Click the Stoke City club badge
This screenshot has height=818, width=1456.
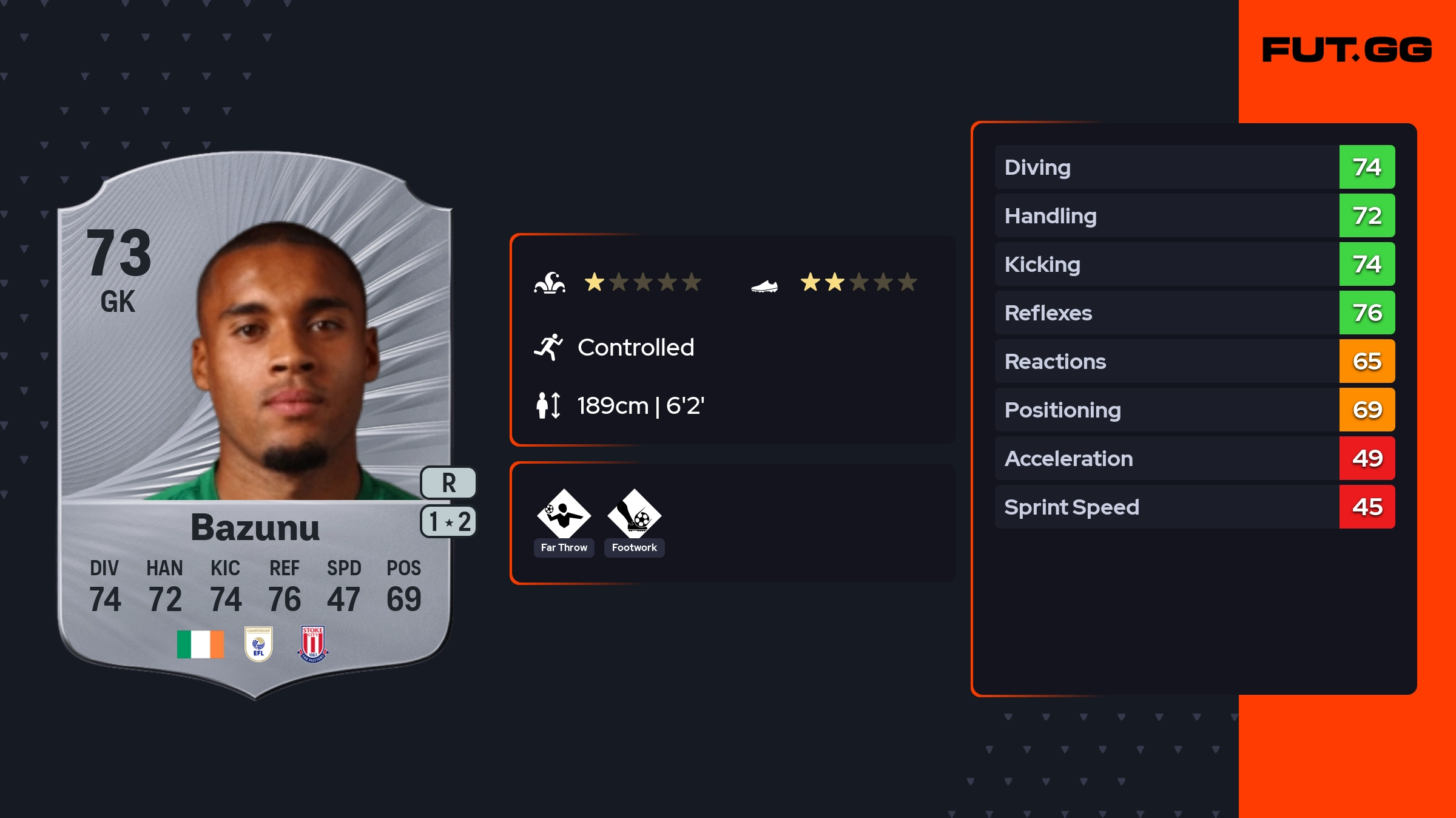pyautogui.click(x=313, y=644)
